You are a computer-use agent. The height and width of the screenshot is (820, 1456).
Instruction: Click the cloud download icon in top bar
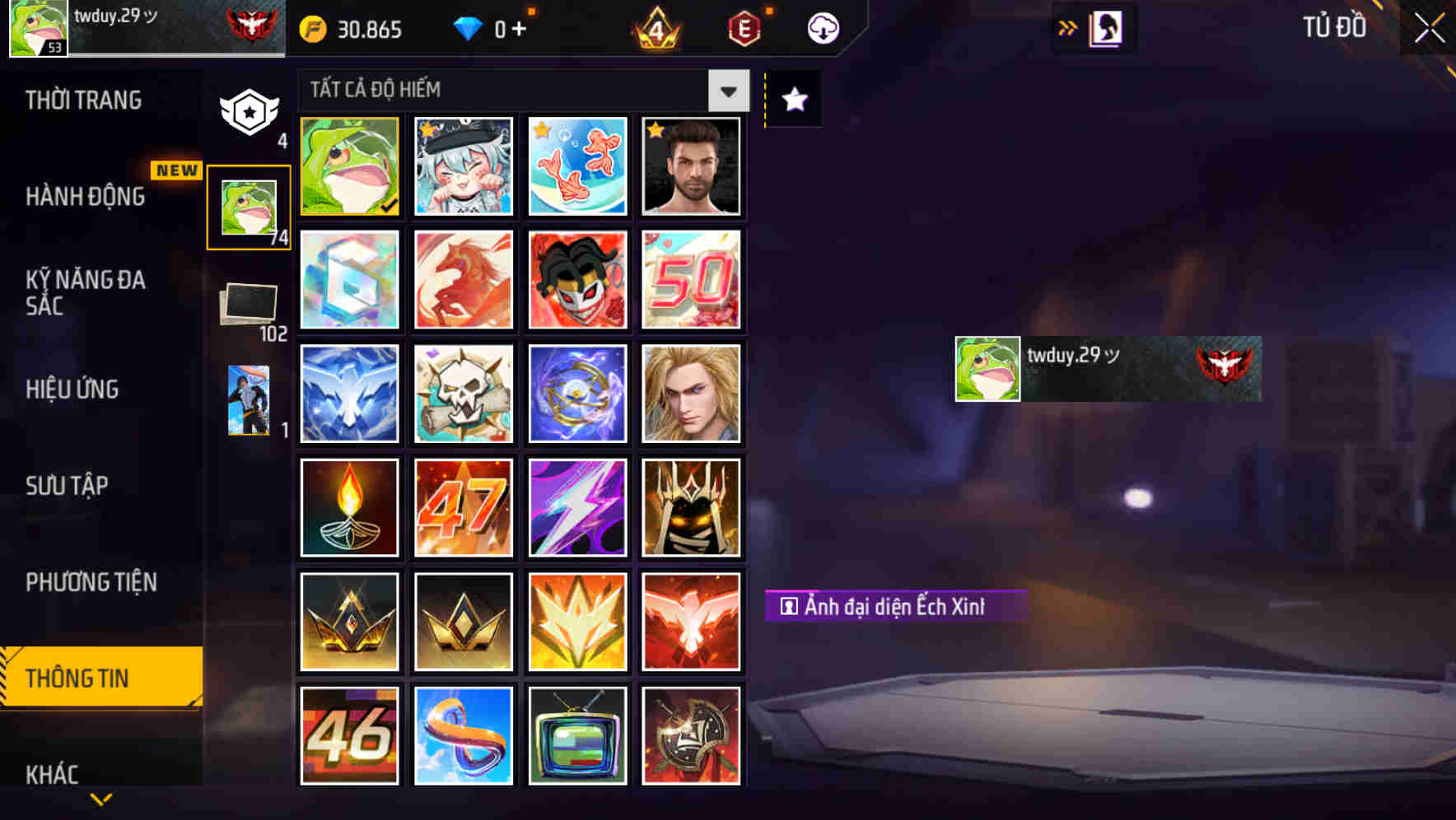pyautogui.click(x=823, y=28)
